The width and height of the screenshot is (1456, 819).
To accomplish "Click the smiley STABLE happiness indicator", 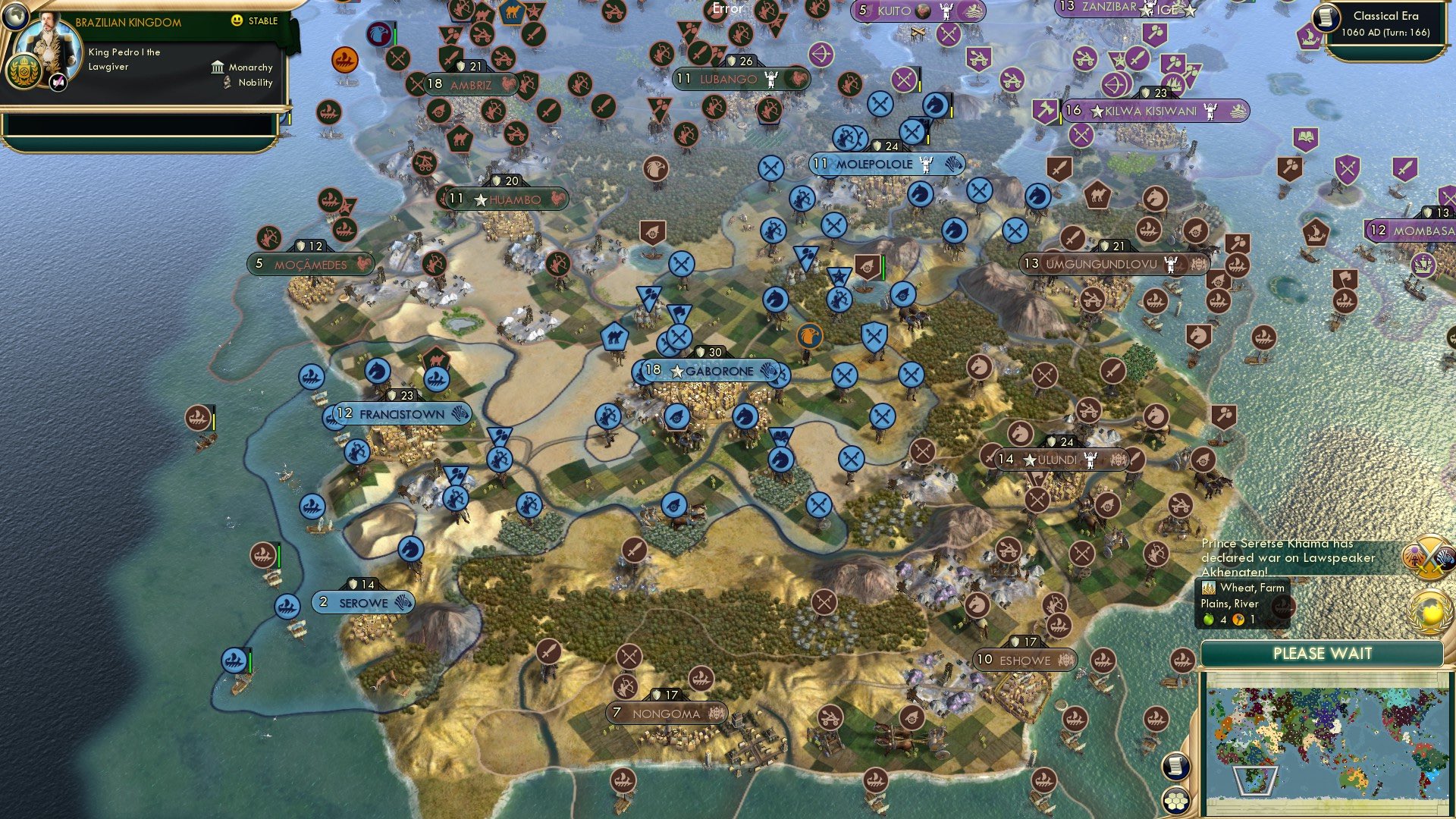I will point(238,21).
